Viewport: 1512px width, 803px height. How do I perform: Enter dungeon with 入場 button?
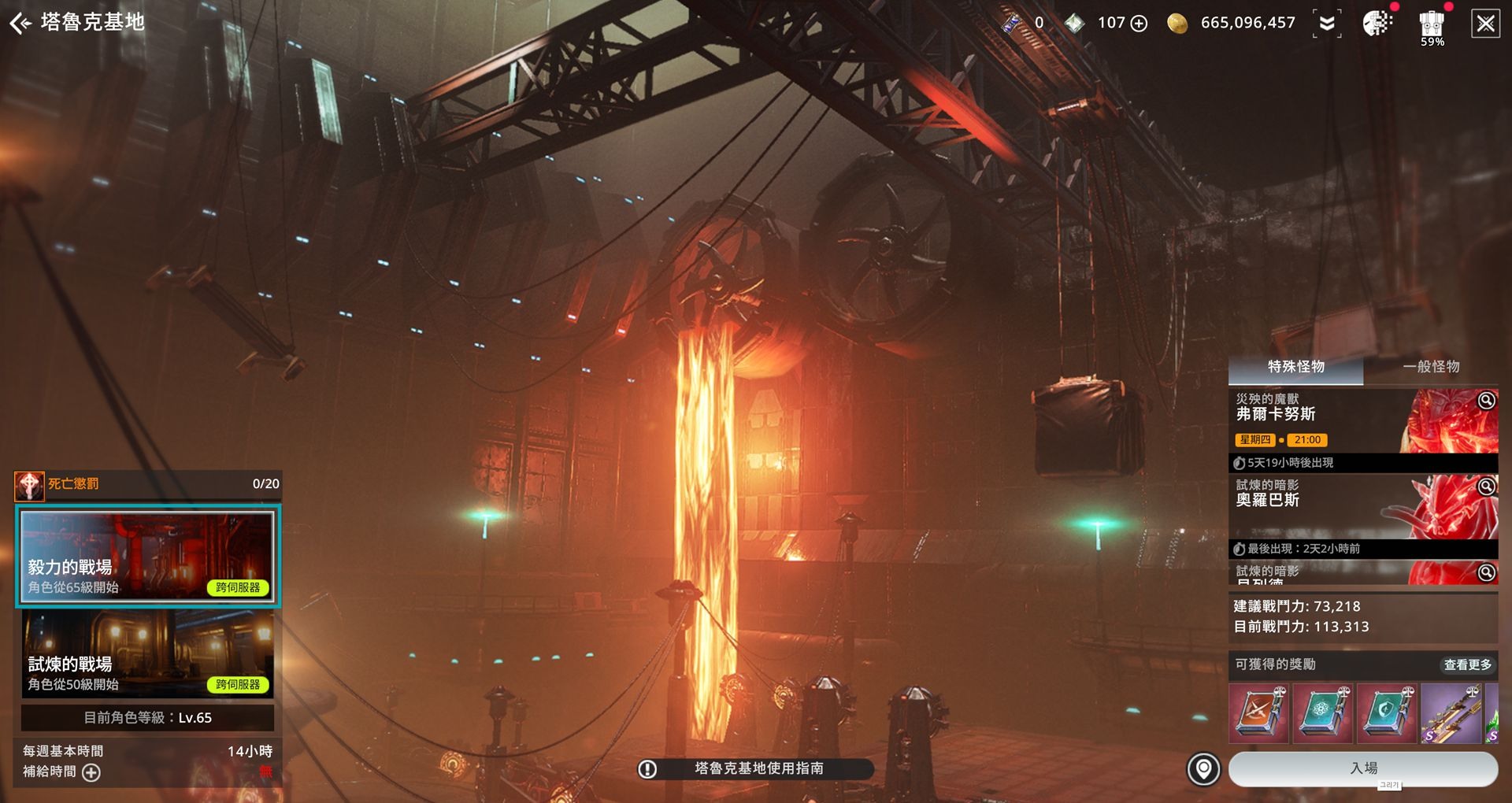point(1363,768)
